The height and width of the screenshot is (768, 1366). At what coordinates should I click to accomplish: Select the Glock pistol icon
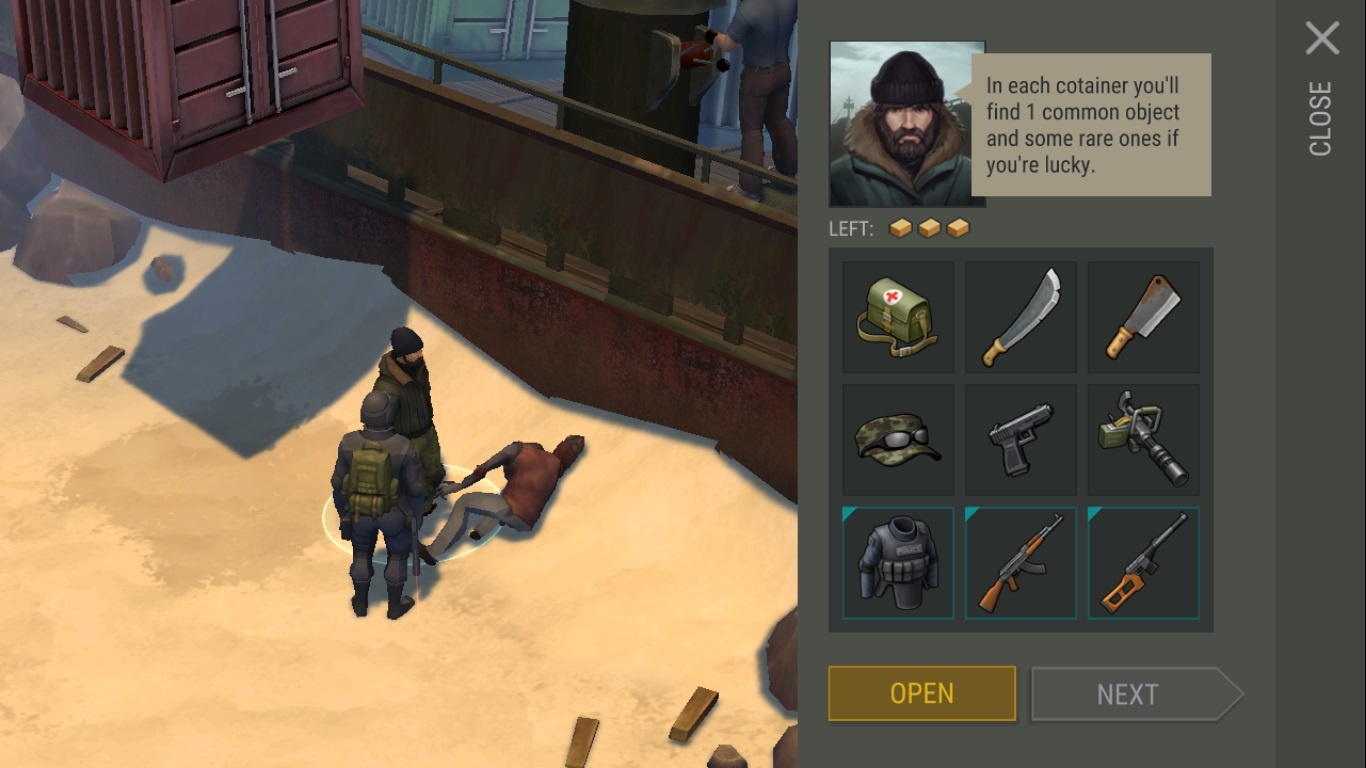click(x=1020, y=439)
